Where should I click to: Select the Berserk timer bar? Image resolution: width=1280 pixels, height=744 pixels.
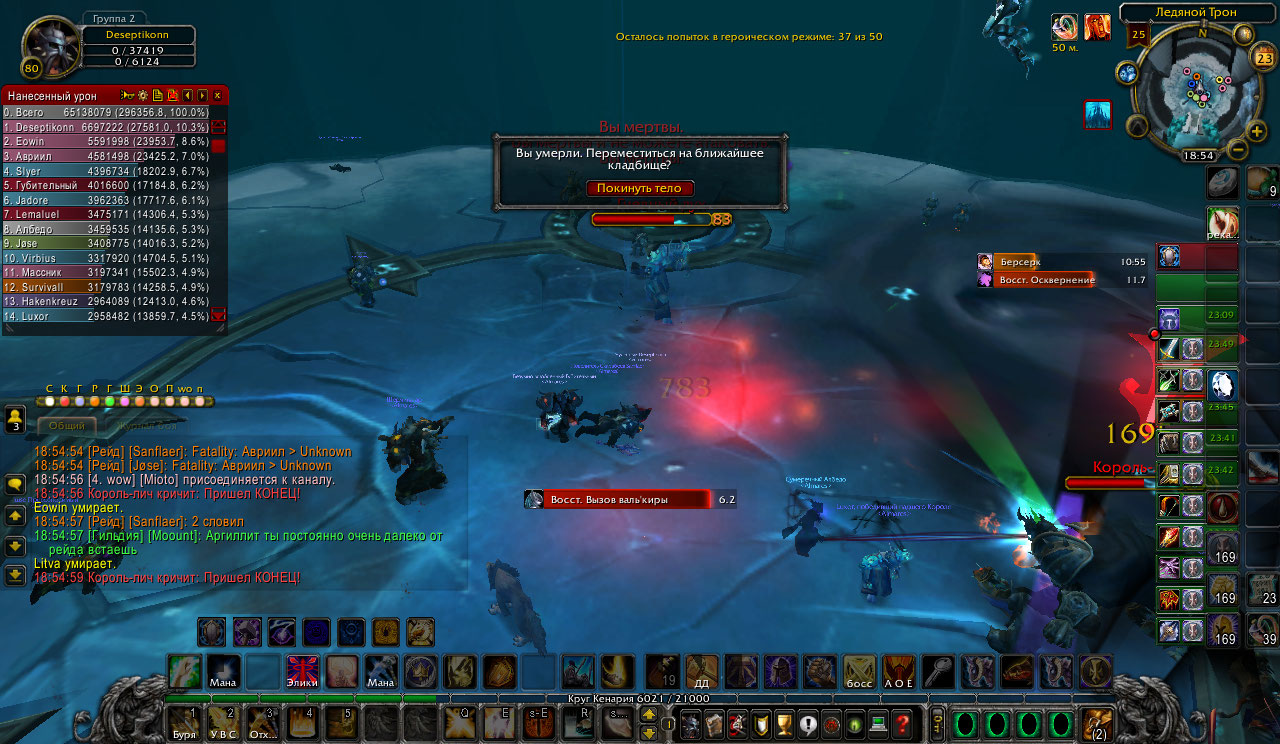click(1060, 262)
